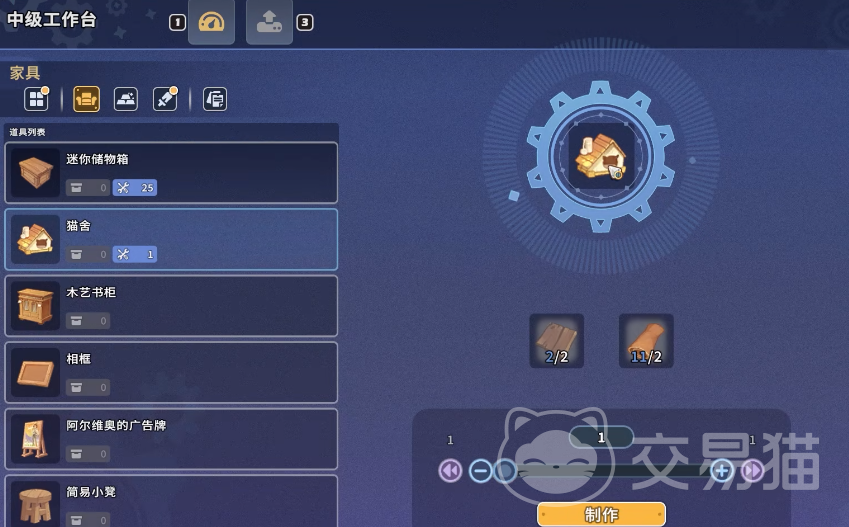Open the furniture sofa category tab
849x527 pixels.
coord(86,99)
